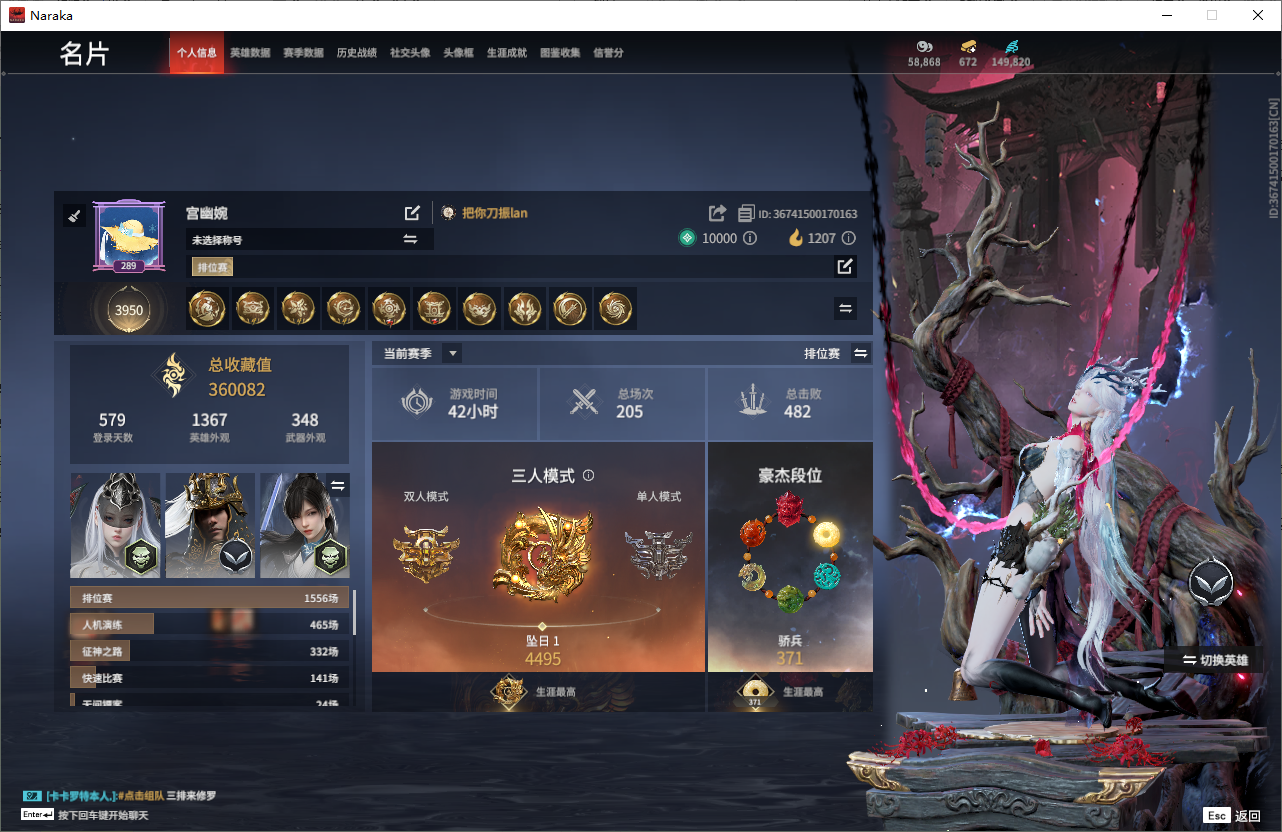Edit the player name 宫幽婉

[412, 213]
